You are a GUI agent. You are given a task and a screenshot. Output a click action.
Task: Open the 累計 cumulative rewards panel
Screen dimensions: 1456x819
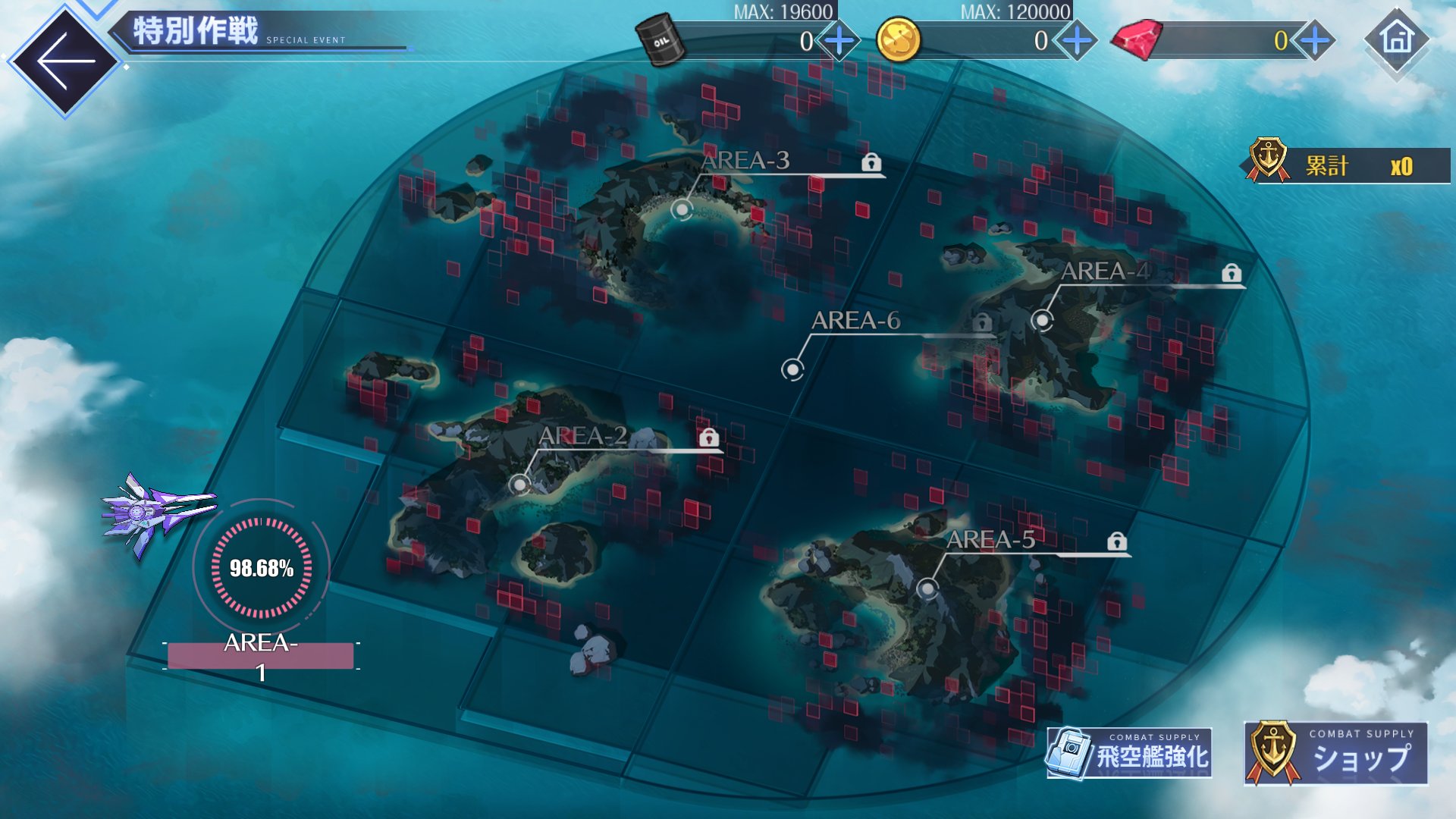[x=1350, y=165]
